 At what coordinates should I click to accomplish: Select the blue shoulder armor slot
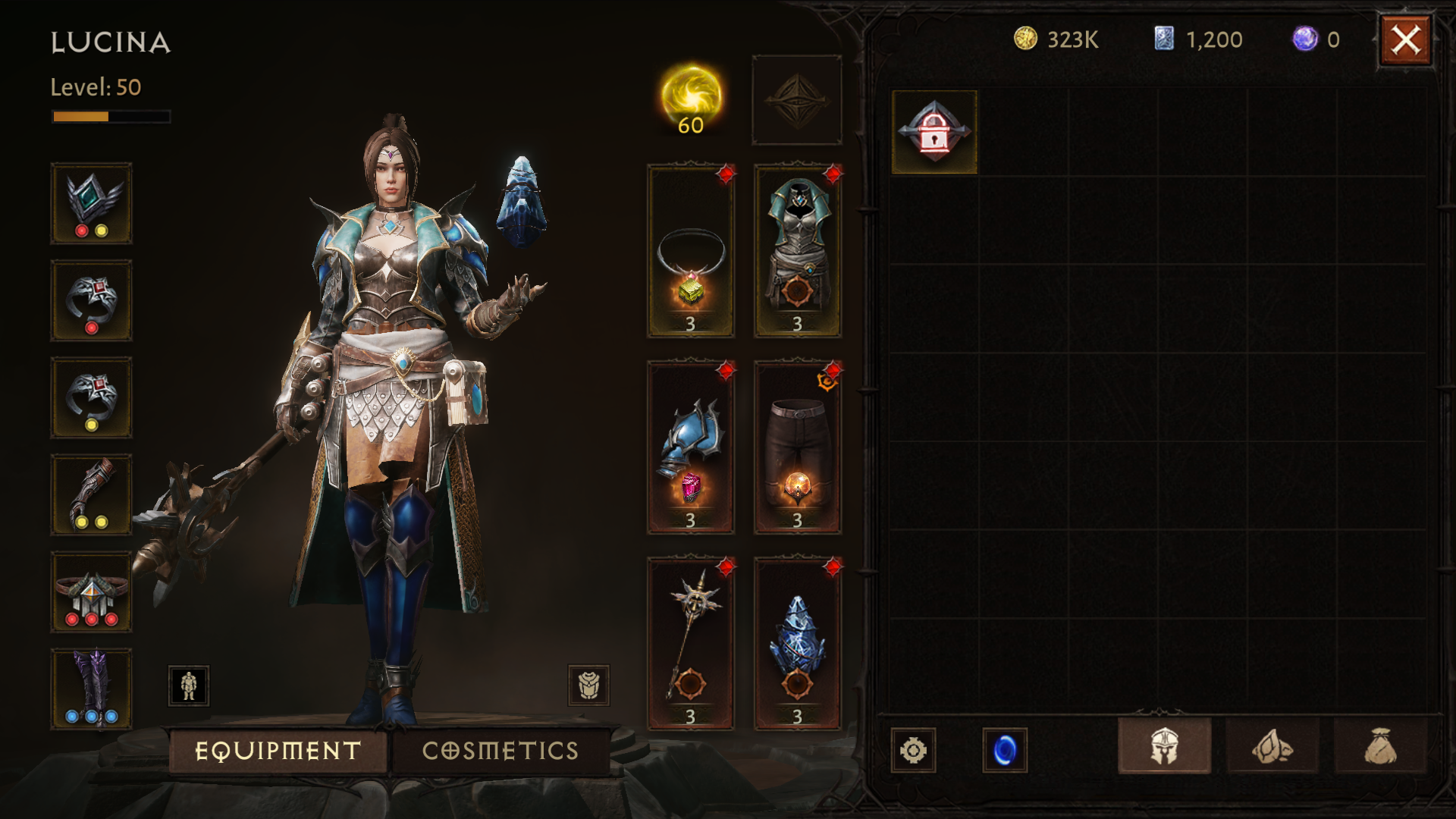[690, 447]
